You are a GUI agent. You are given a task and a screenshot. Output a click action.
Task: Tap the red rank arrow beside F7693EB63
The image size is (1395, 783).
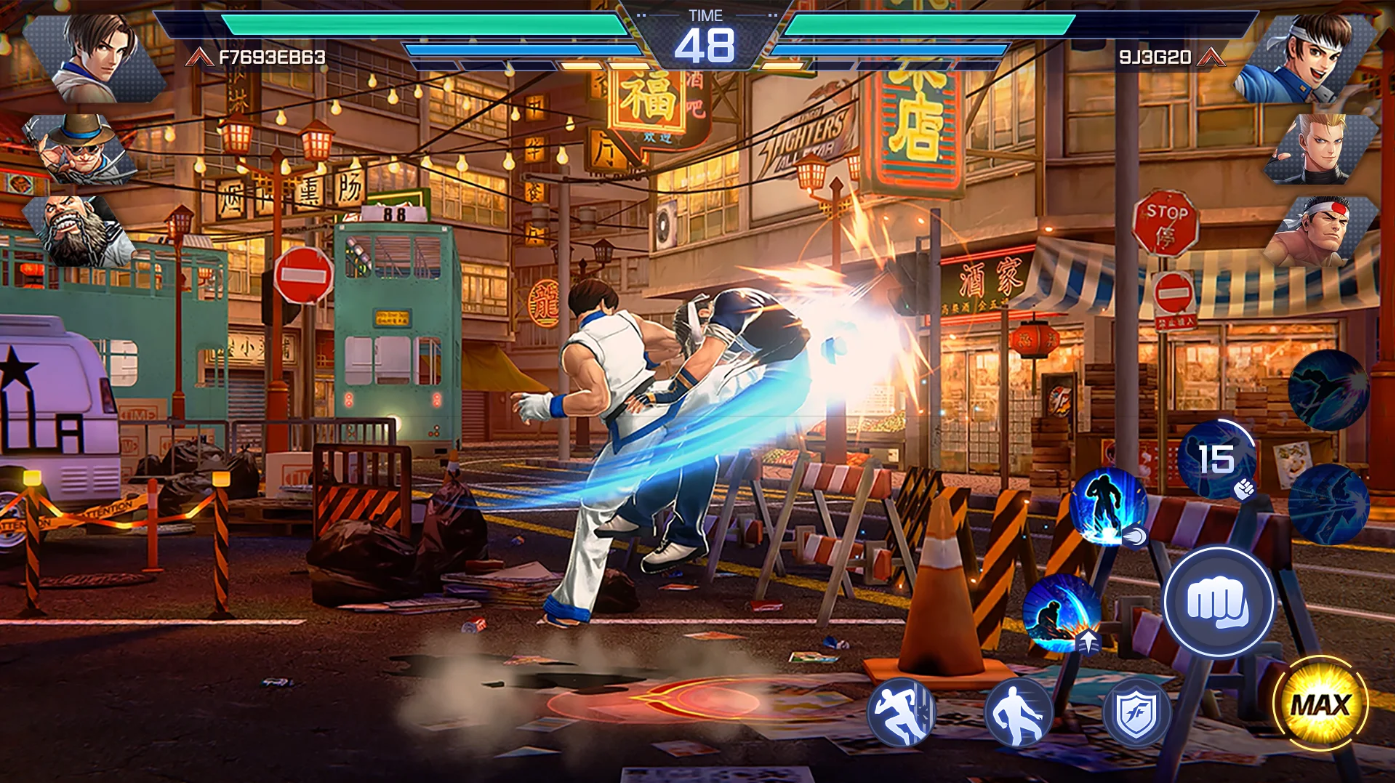(x=202, y=57)
